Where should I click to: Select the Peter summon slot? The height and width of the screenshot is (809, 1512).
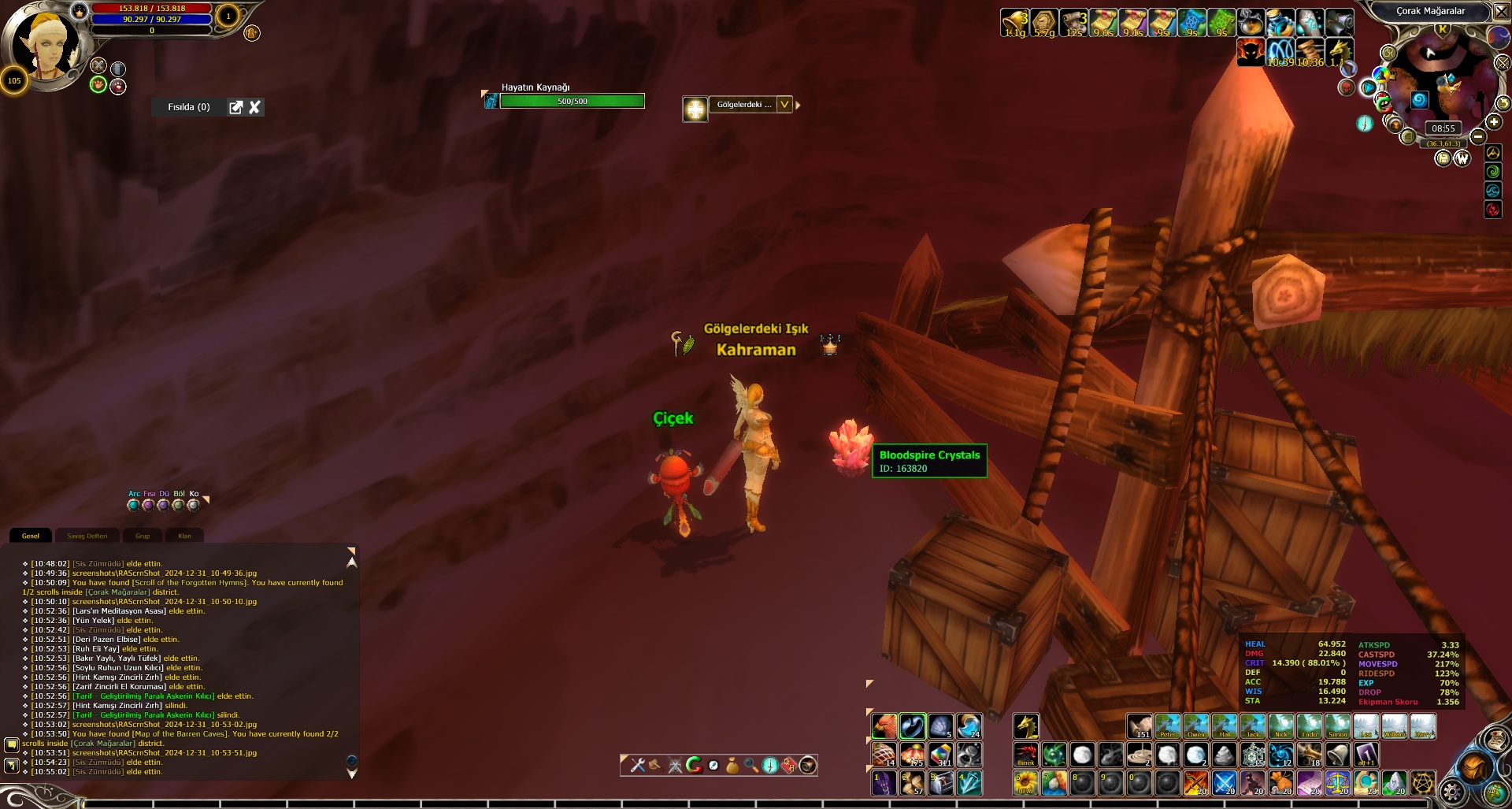[x=1167, y=726]
